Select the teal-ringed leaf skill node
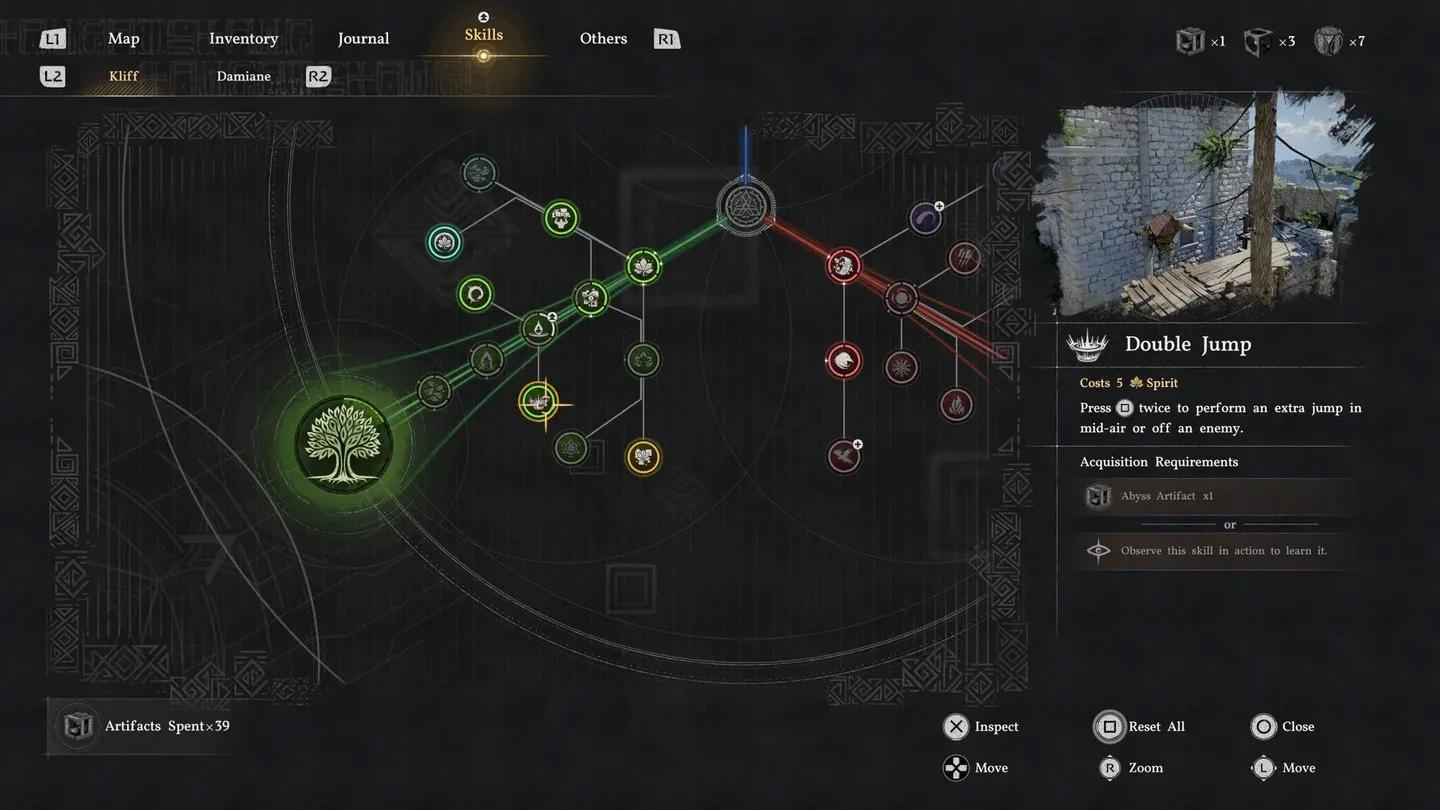Screen dimensions: 1440x810 pos(444,242)
